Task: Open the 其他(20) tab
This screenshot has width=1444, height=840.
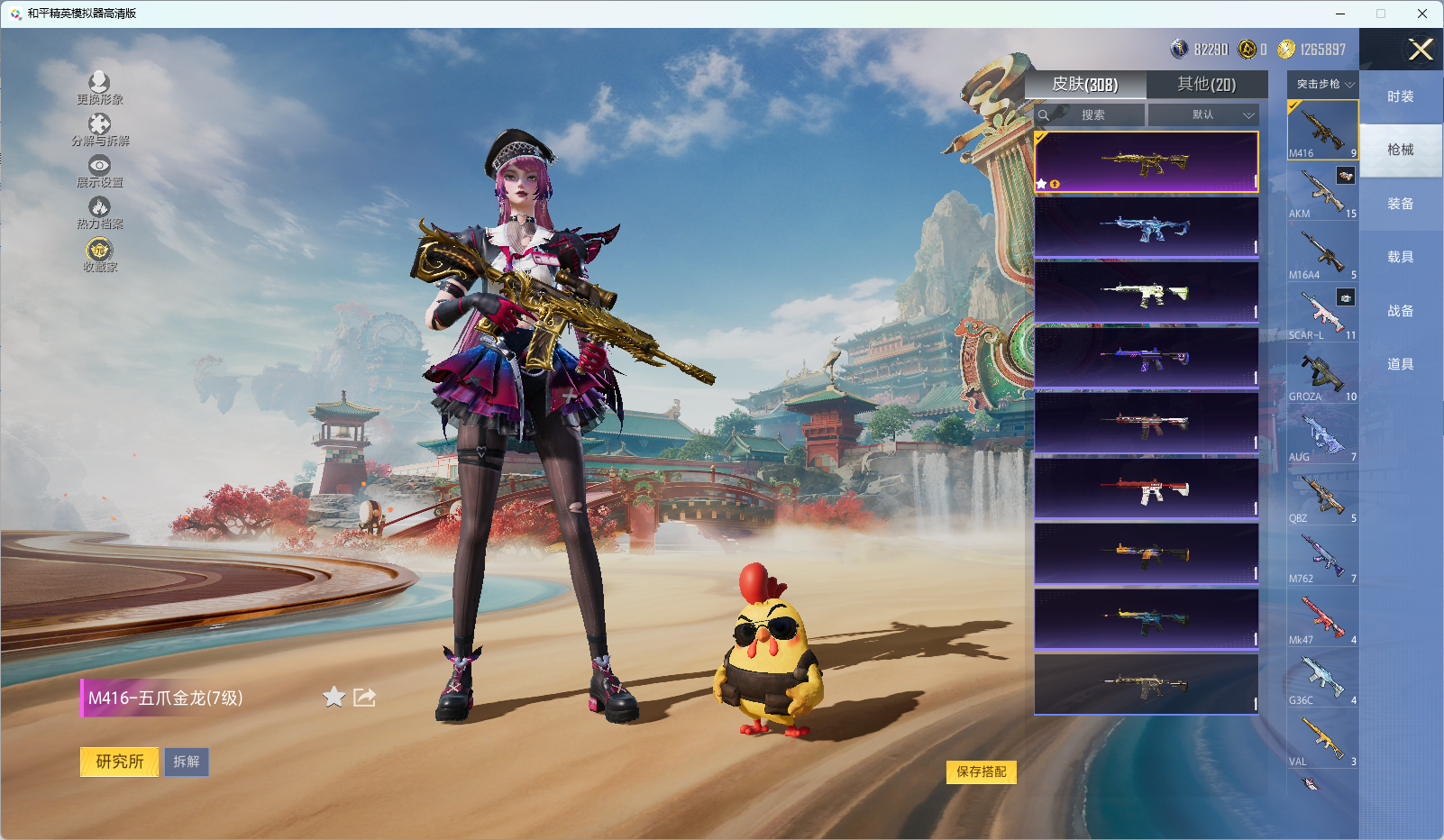Action: [1206, 85]
